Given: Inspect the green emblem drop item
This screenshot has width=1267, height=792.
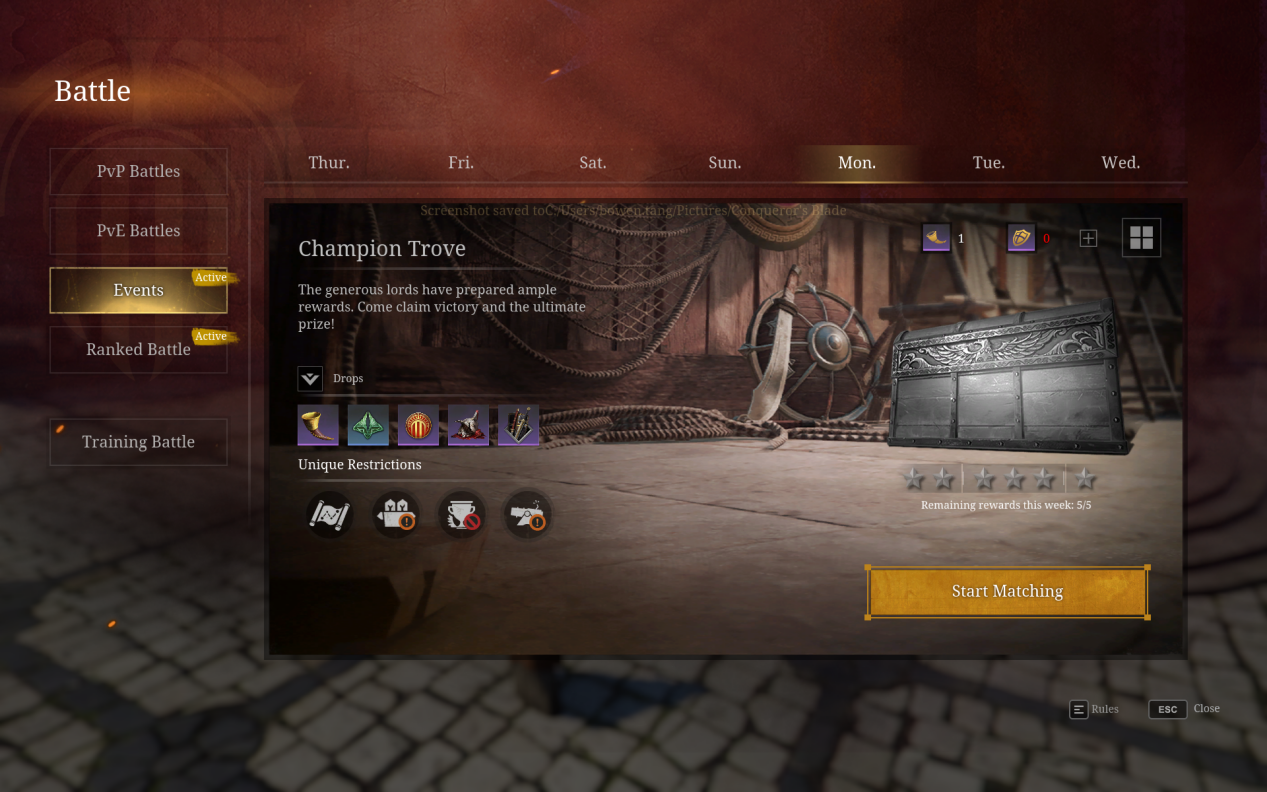Looking at the screenshot, I should 368,425.
